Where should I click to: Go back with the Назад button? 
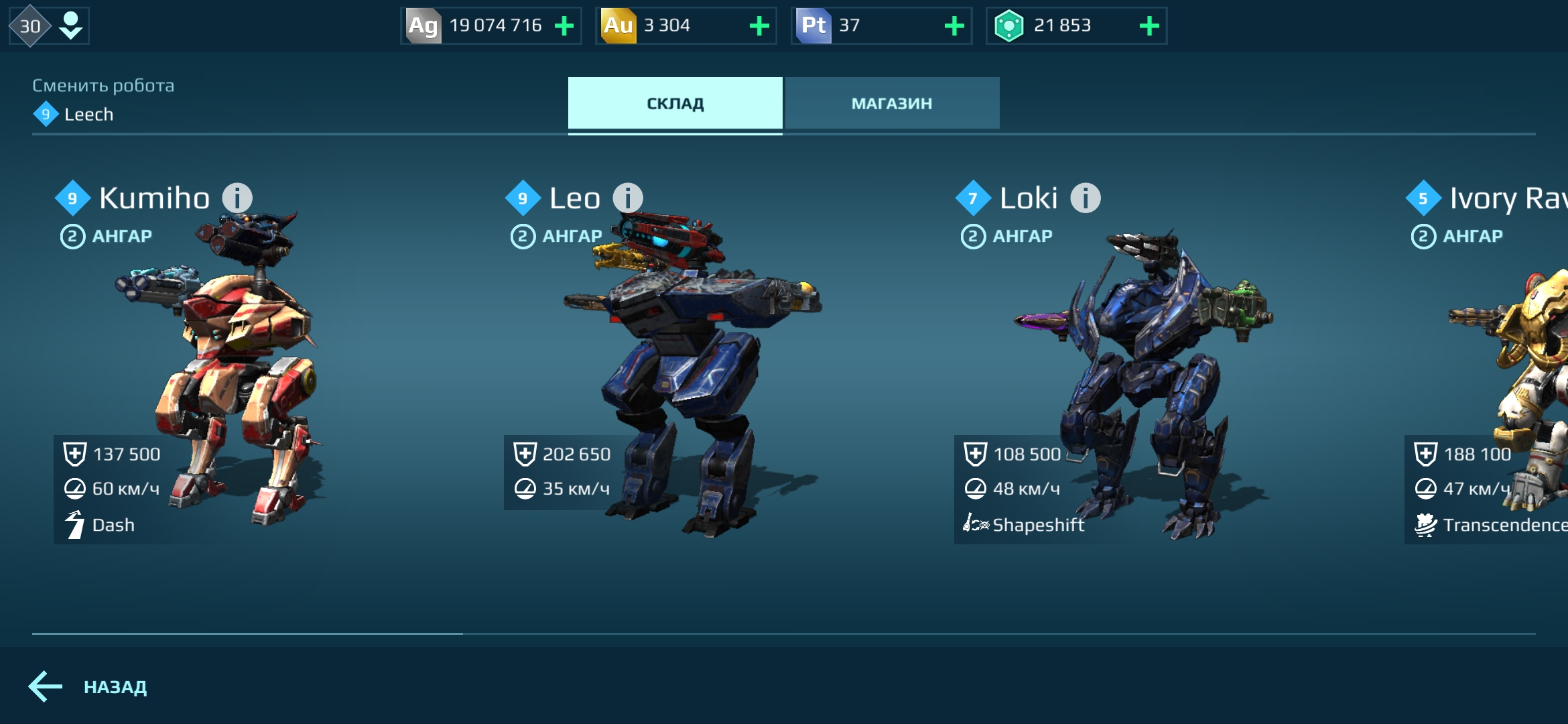point(88,686)
